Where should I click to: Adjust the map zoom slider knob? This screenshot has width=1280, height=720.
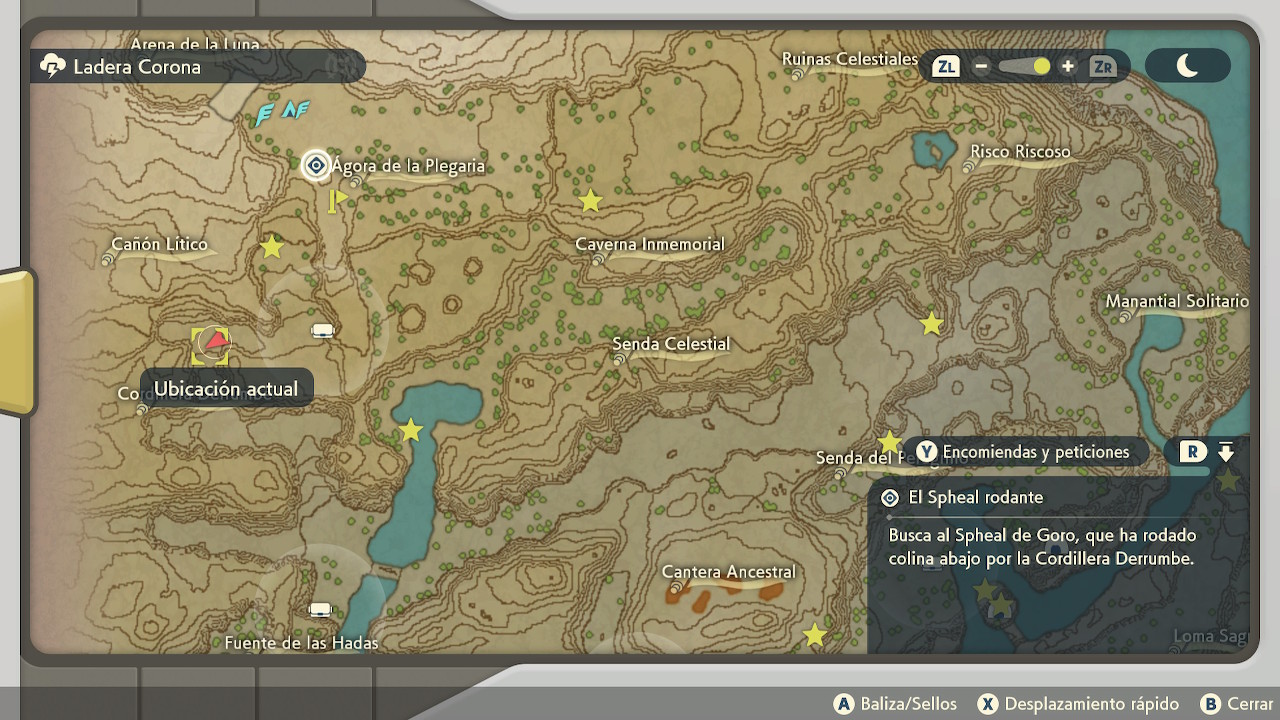click(x=1041, y=67)
